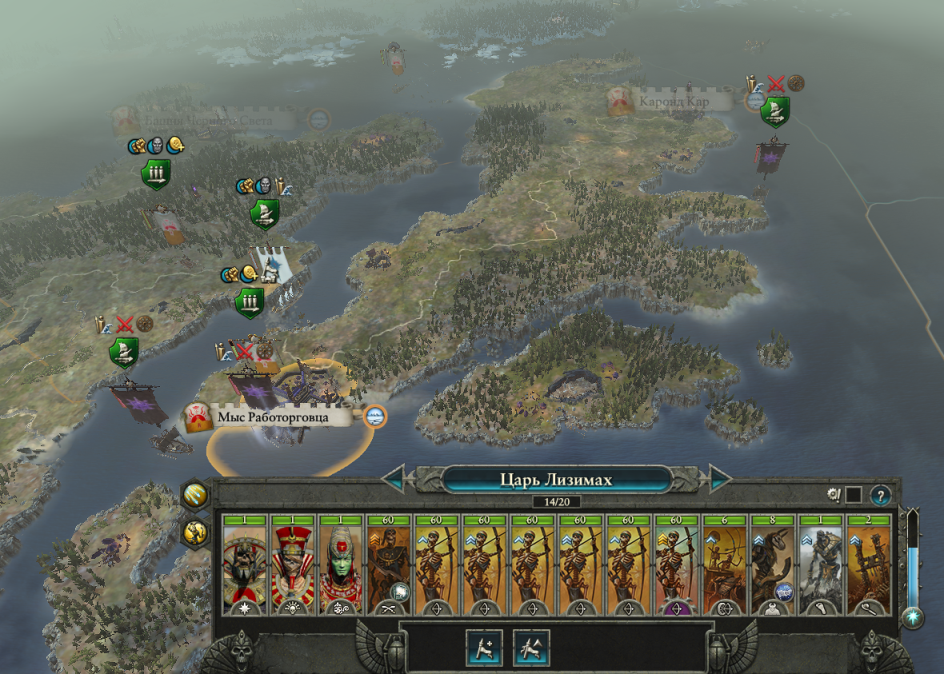Switch to the previous army with left arrow
Screen dimensions: 944x674
pos(393,479)
